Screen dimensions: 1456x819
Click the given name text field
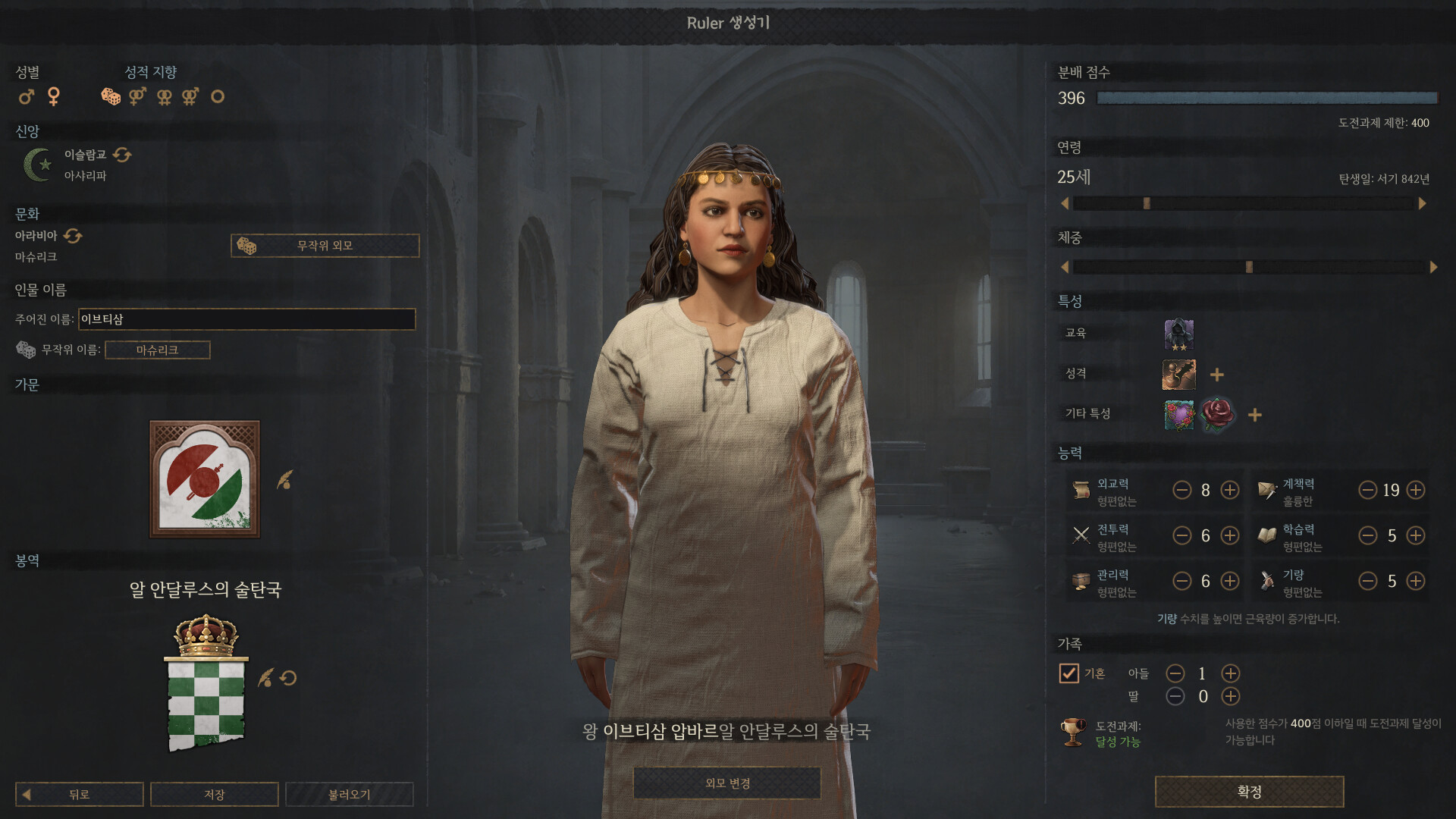pyautogui.click(x=246, y=319)
